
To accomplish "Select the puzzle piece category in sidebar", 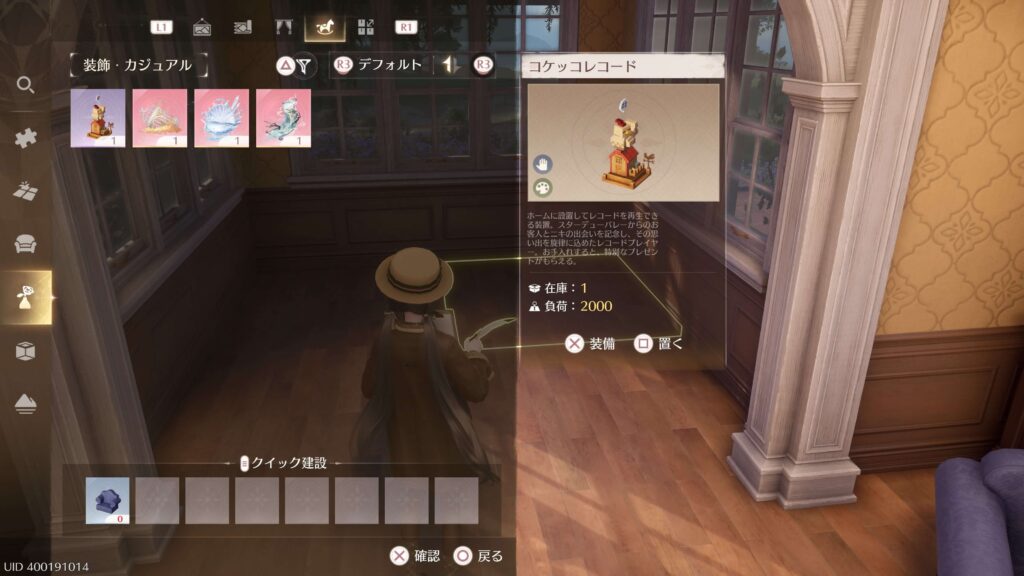I will click(x=26, y=138).
